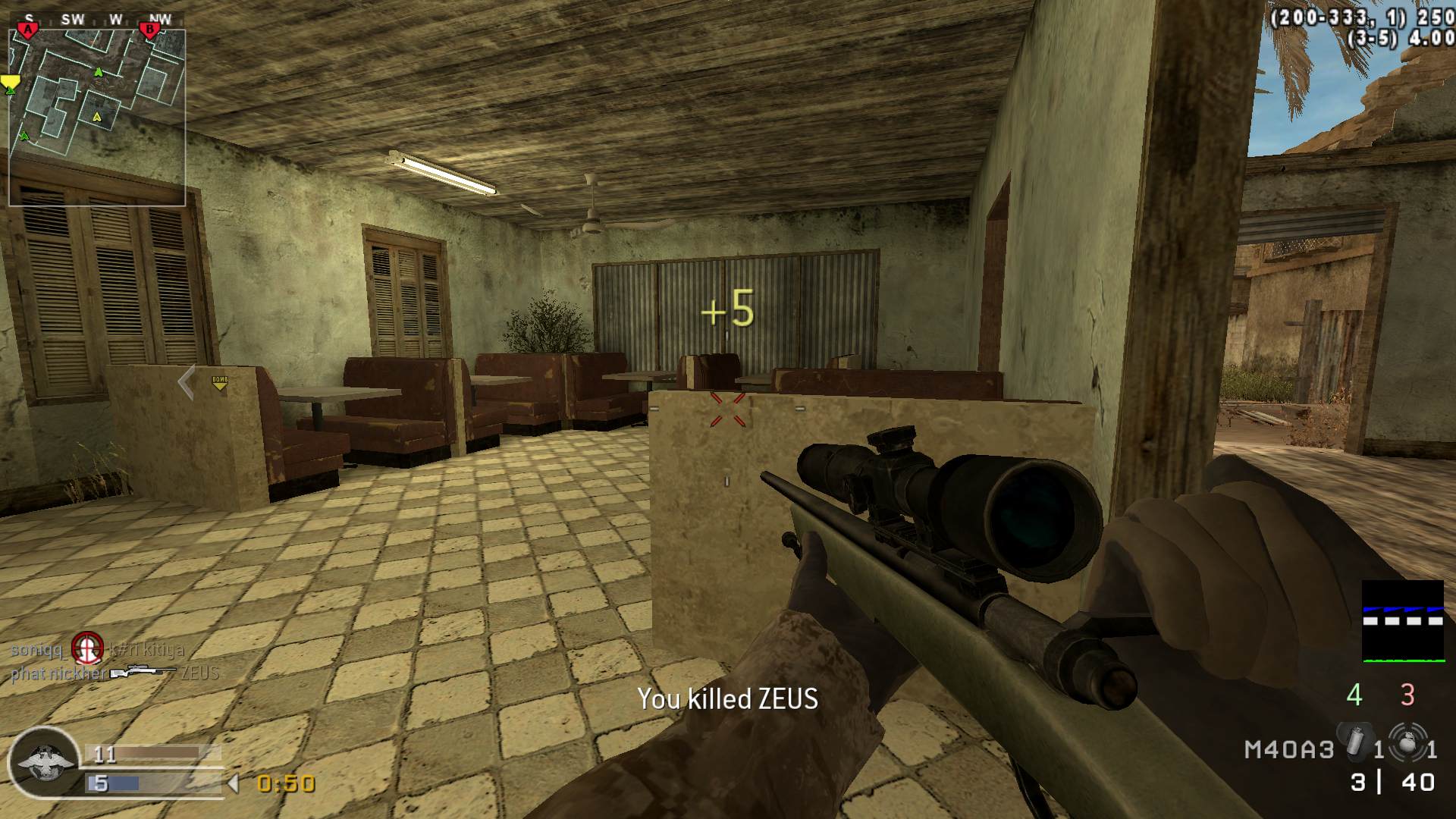This screenshot has height=819, width=1456.
Task: Select the red A bomb site marker
Action: pyautogui.click(x=28, y=30)
